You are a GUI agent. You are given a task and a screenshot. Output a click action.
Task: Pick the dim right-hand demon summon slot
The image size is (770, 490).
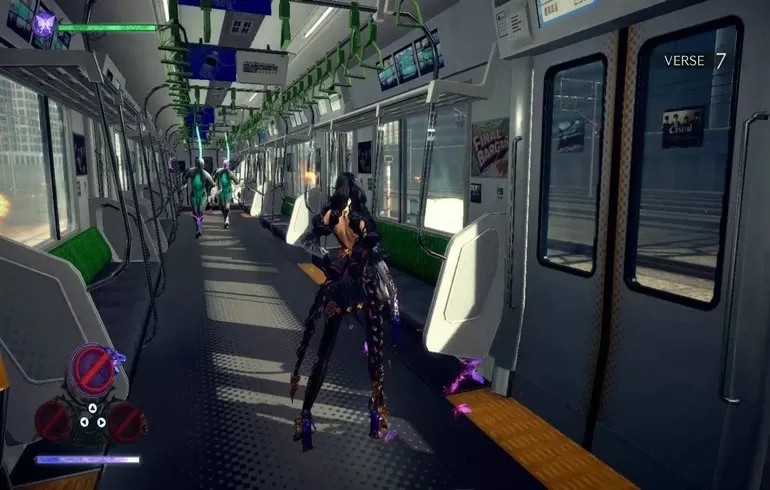(x=127, y=421)
